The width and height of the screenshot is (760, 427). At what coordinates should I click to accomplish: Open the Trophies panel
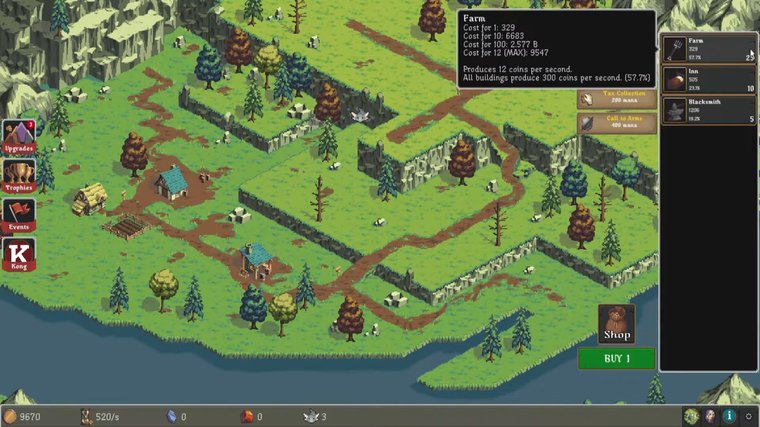coord(19,177)
